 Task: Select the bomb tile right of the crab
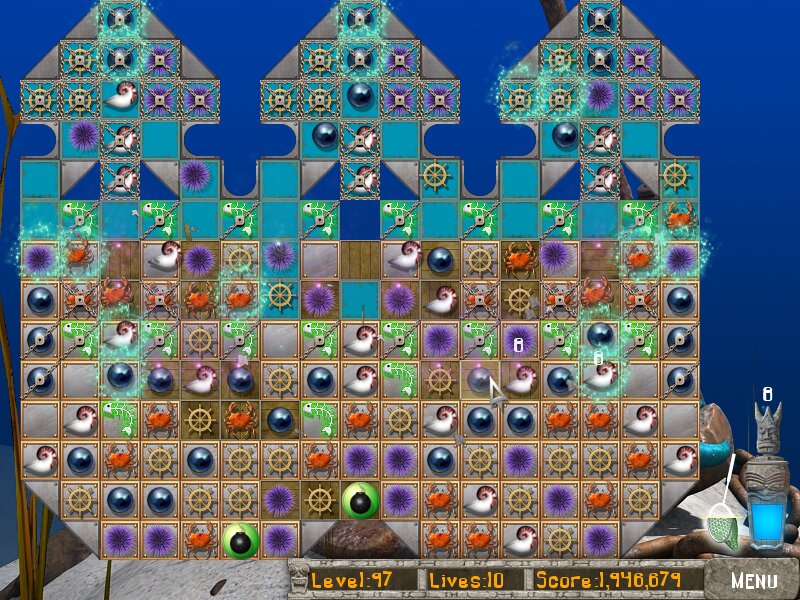pyautogui.click(x=240, y=539)
